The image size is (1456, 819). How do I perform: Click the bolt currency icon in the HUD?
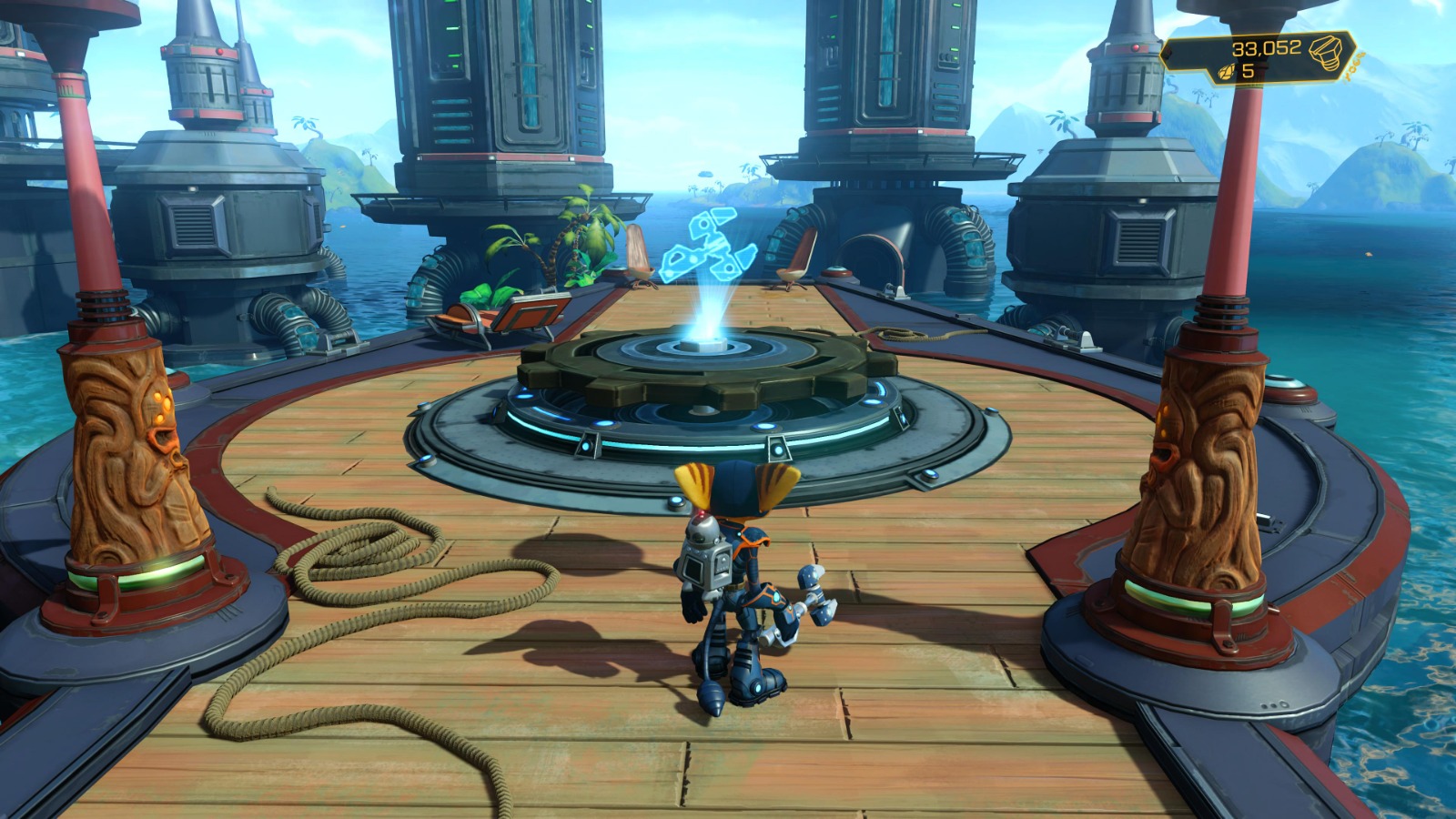pyautogui.click(x=1326, y=53)
